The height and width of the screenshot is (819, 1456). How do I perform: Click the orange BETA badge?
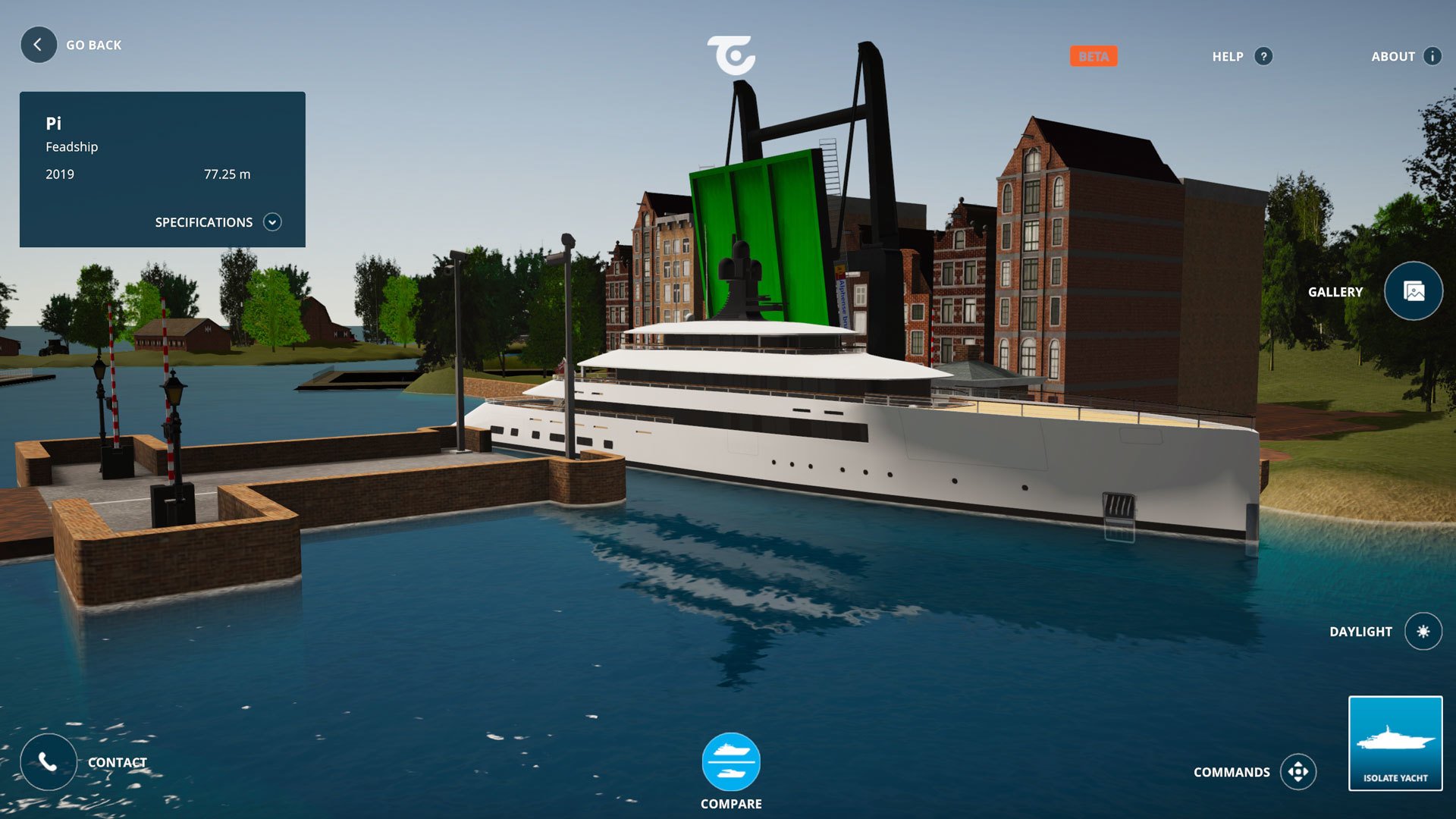coord(1094,55)
